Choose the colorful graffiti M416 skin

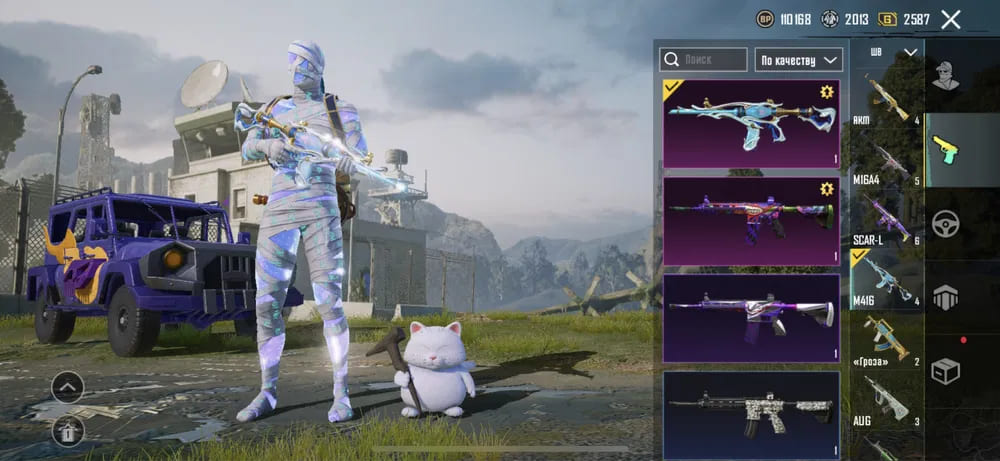point(751,220)
